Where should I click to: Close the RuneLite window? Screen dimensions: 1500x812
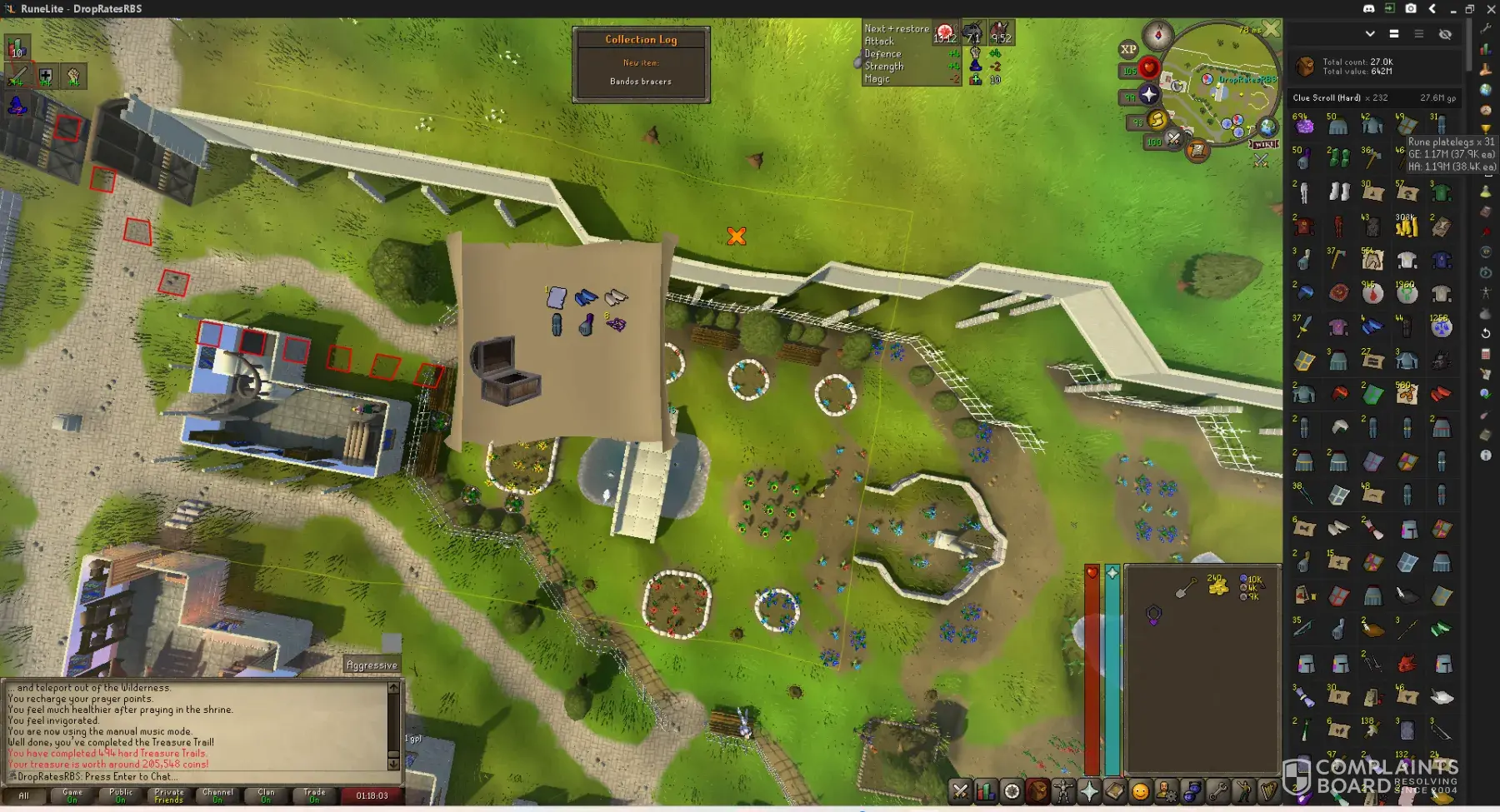1491,8
